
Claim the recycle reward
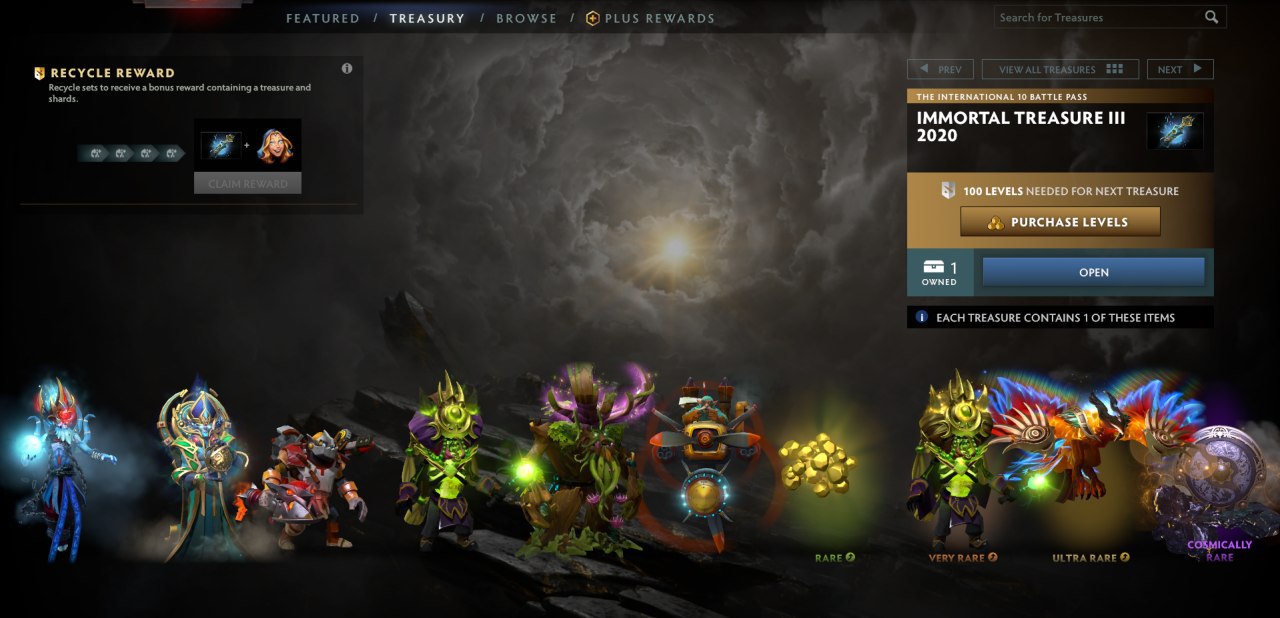point(247,184)
